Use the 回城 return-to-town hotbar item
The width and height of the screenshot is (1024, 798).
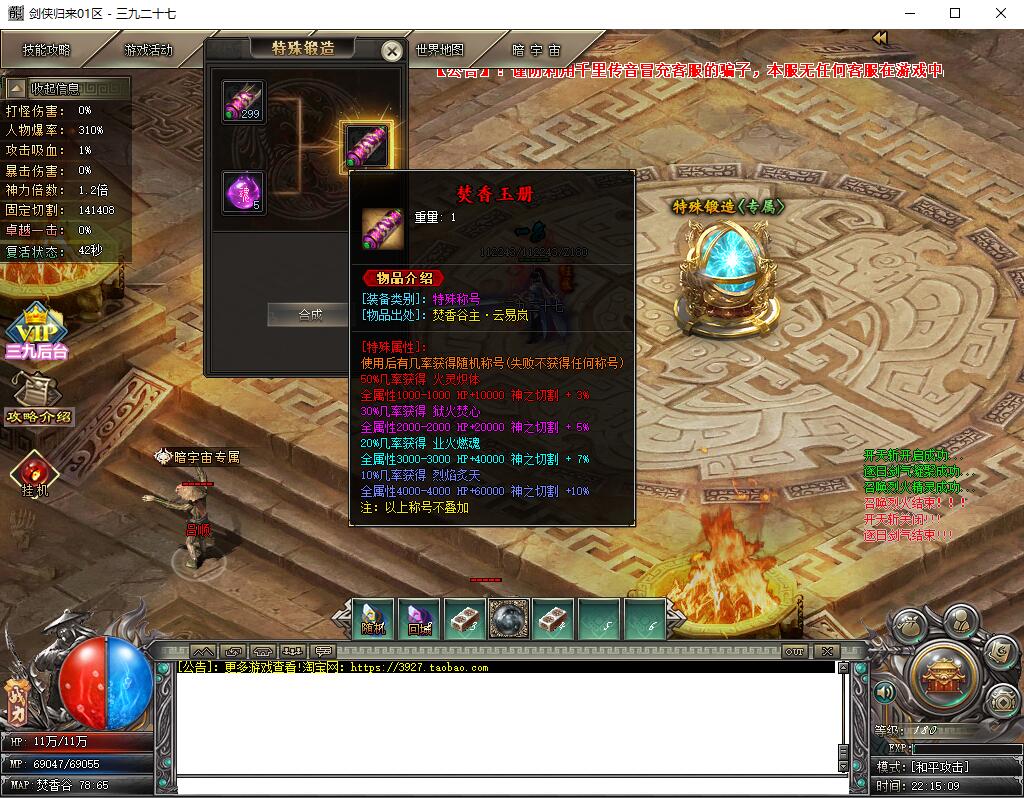419,619
